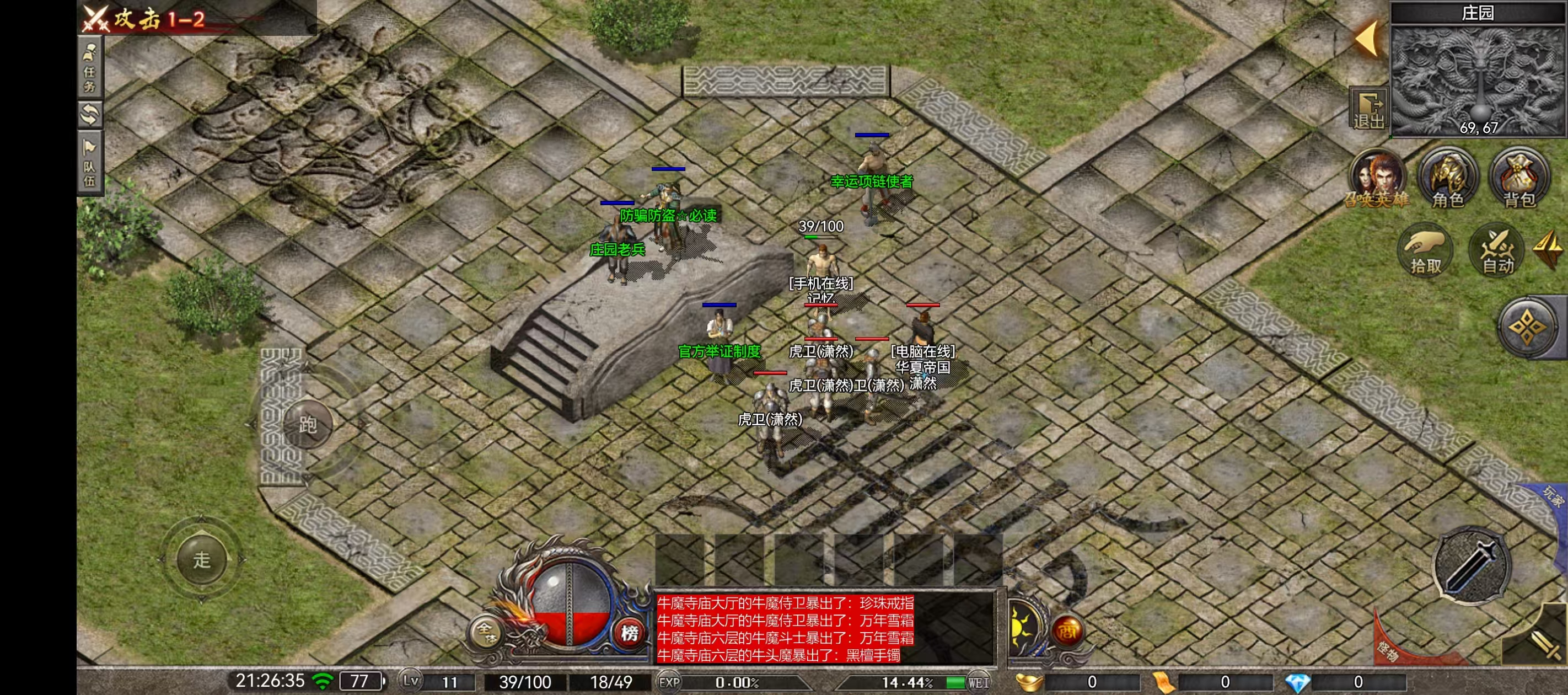
Task: Open the 角色 character sheet
Action: [1448, 179]
